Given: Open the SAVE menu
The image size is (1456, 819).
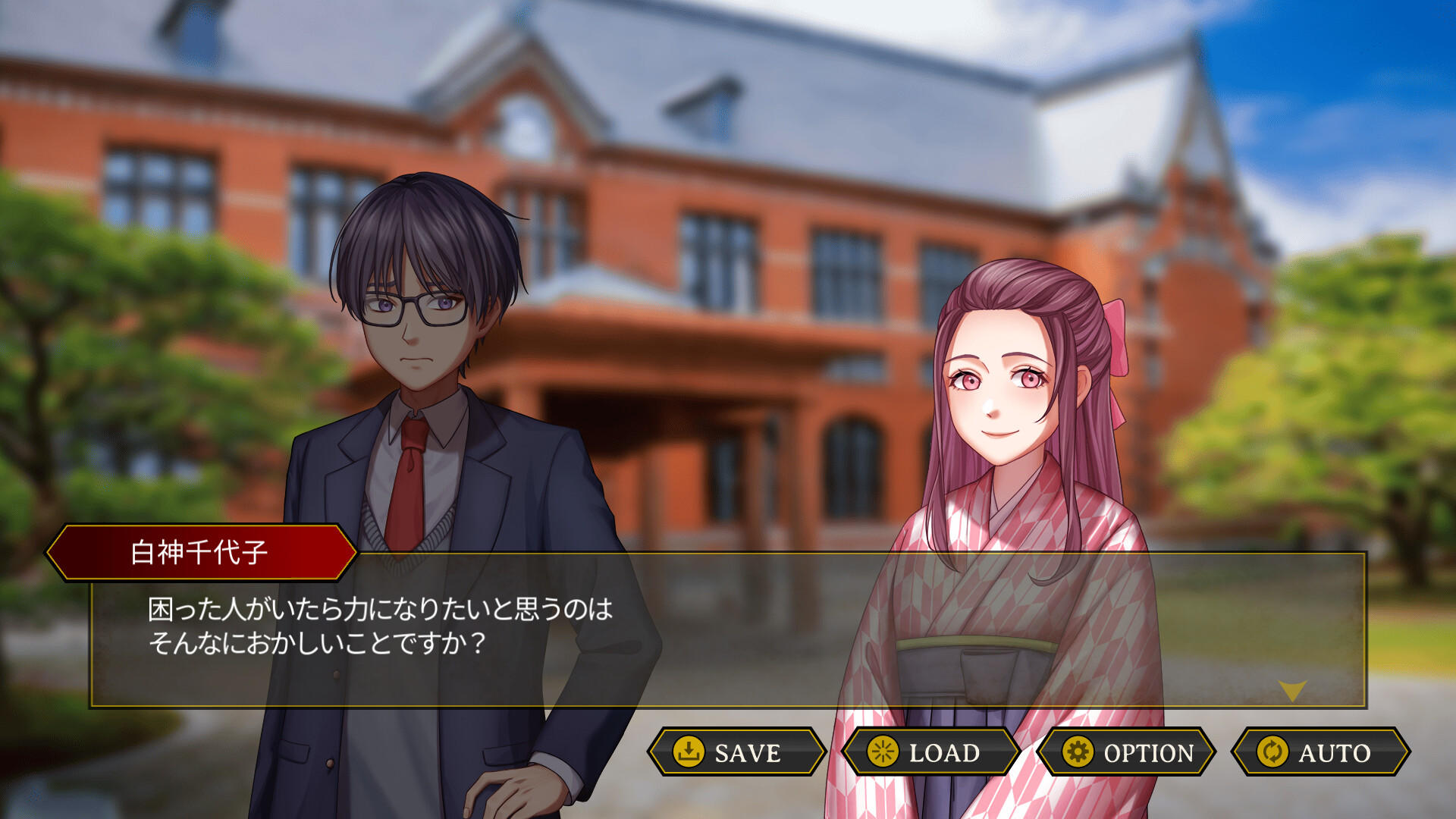Looking at the screenshot, I should coord(734,754).
